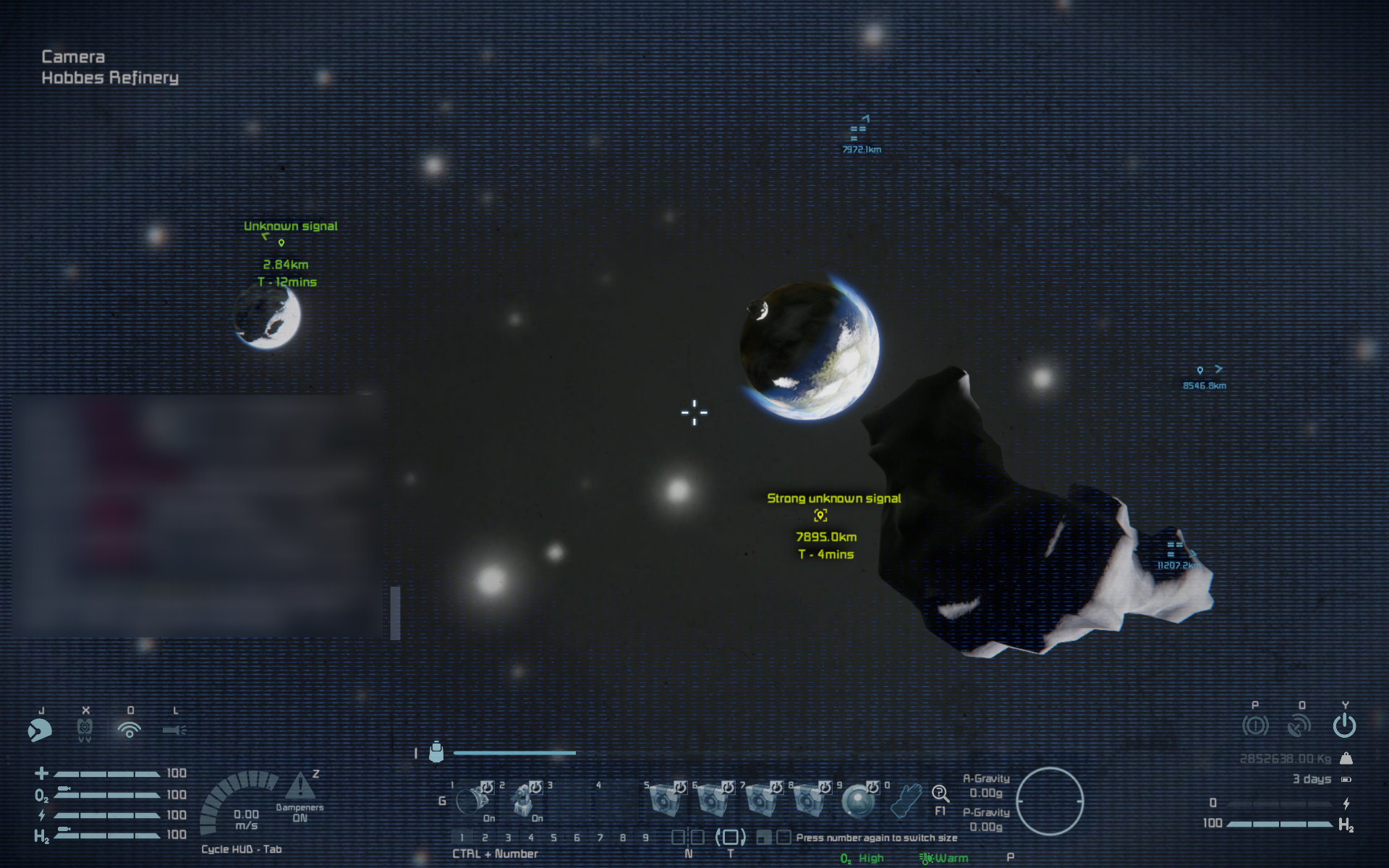The height and width of the screenshot is (868, 1389).
Task: Toggle the jetpack icon
Action: [85, 730]
